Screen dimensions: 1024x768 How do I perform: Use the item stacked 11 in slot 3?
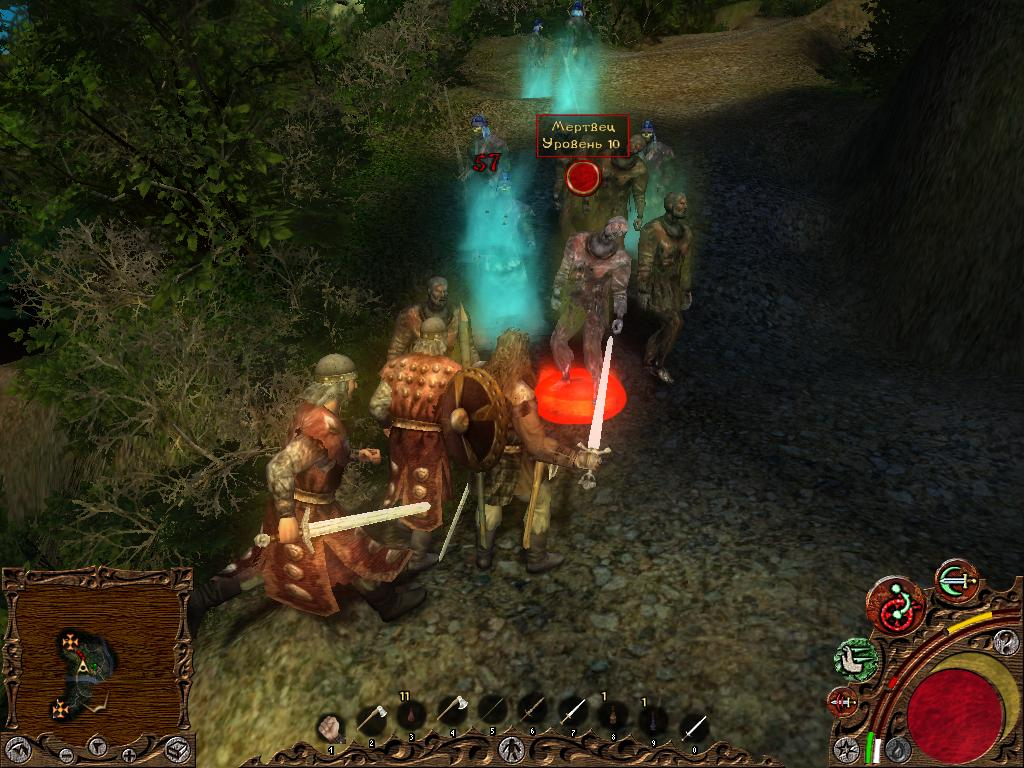pyautogui.click(x=411, y=714)
